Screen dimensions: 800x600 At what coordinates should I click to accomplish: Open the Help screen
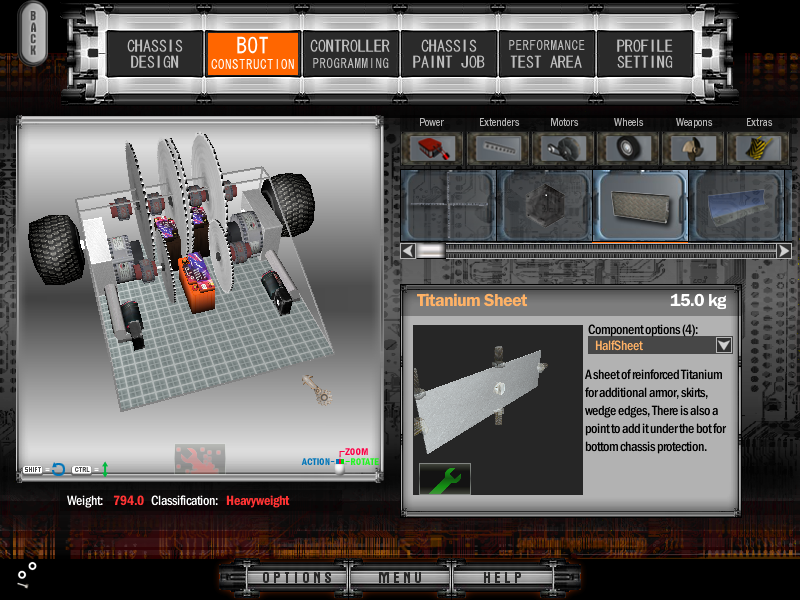pyautogui.click(x=502, y=578)
